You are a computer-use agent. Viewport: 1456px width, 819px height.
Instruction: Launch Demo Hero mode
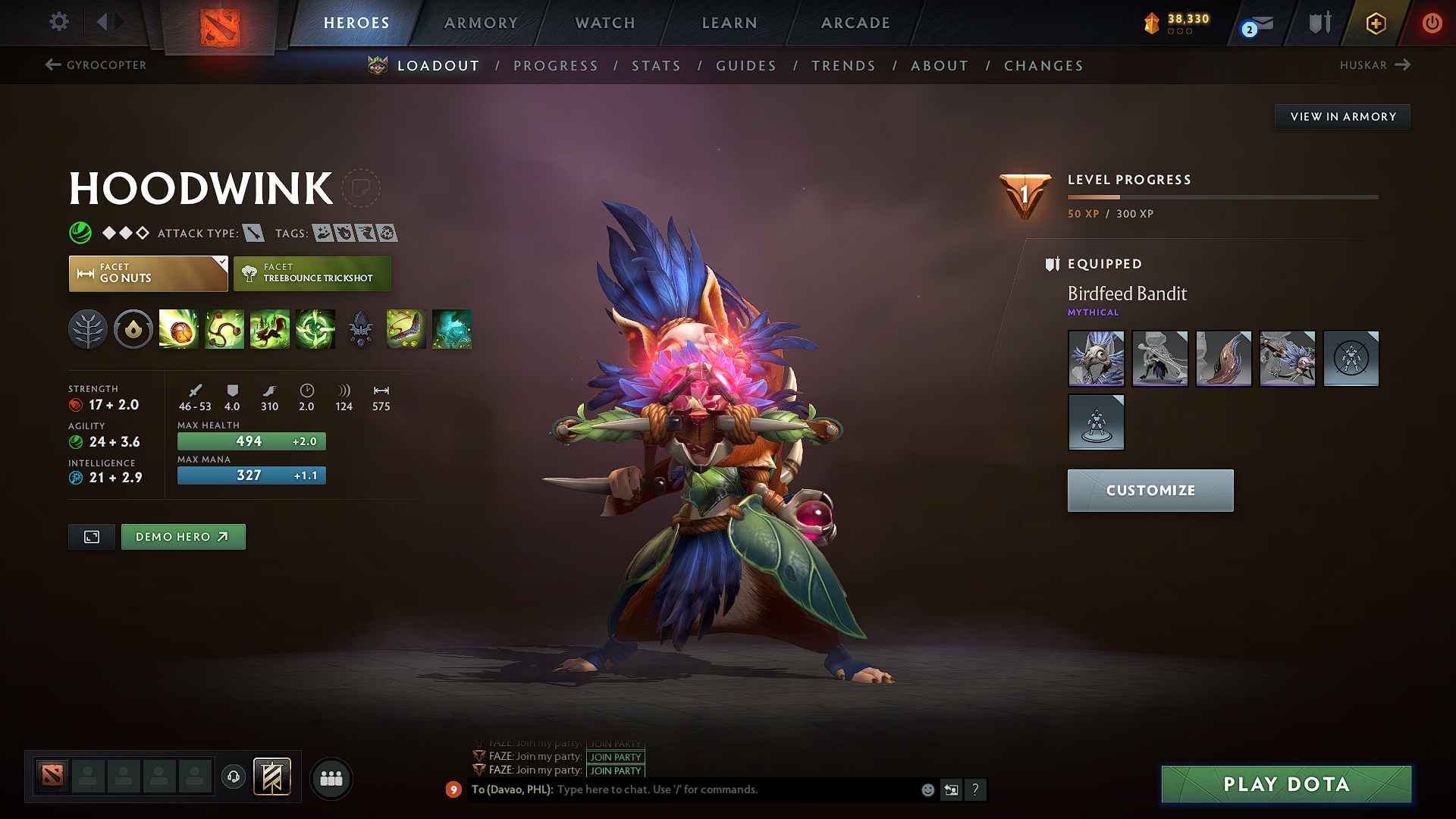pos(183,537)
